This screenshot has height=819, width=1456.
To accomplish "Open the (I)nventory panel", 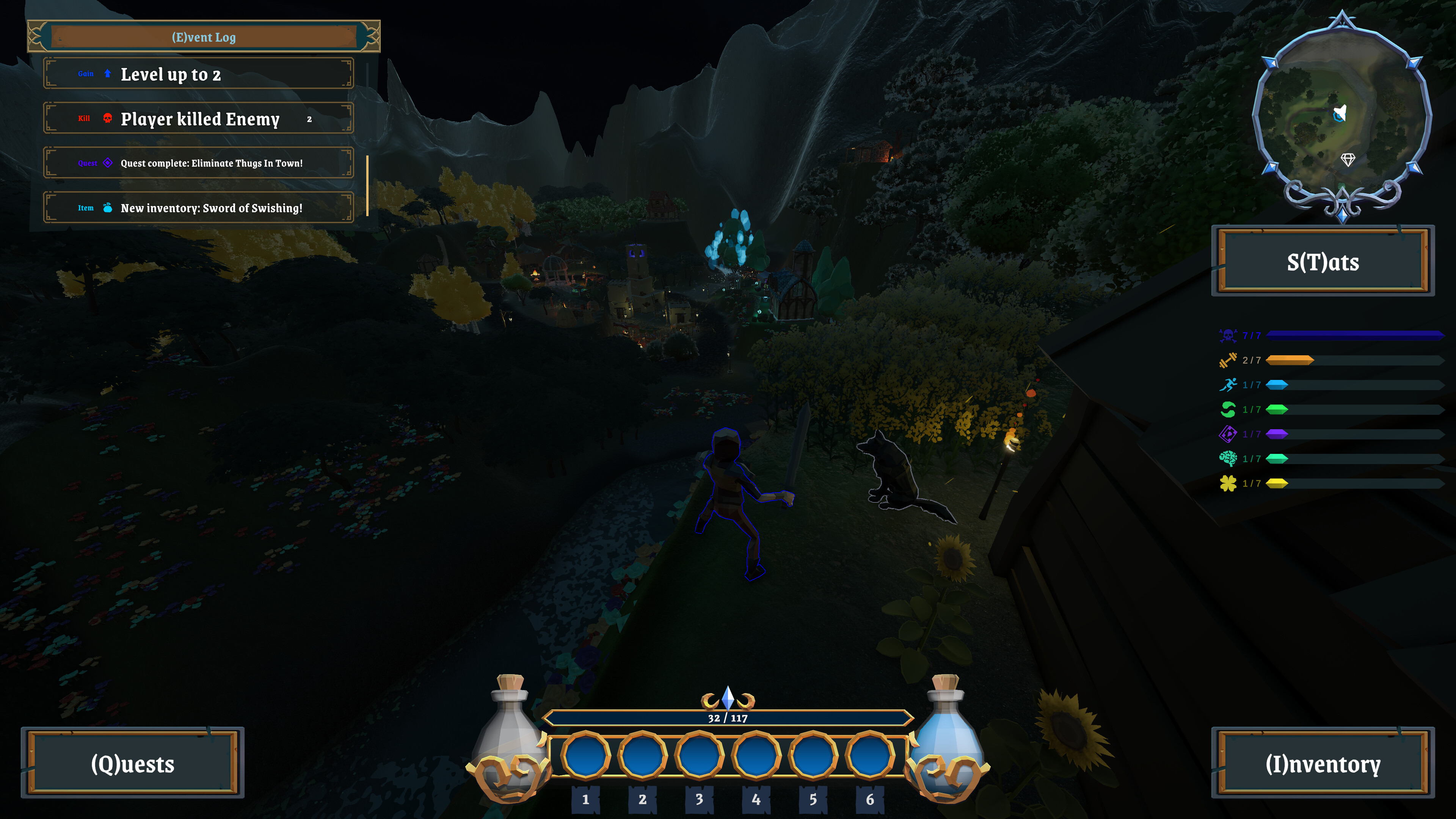I will coord(1323,763).
